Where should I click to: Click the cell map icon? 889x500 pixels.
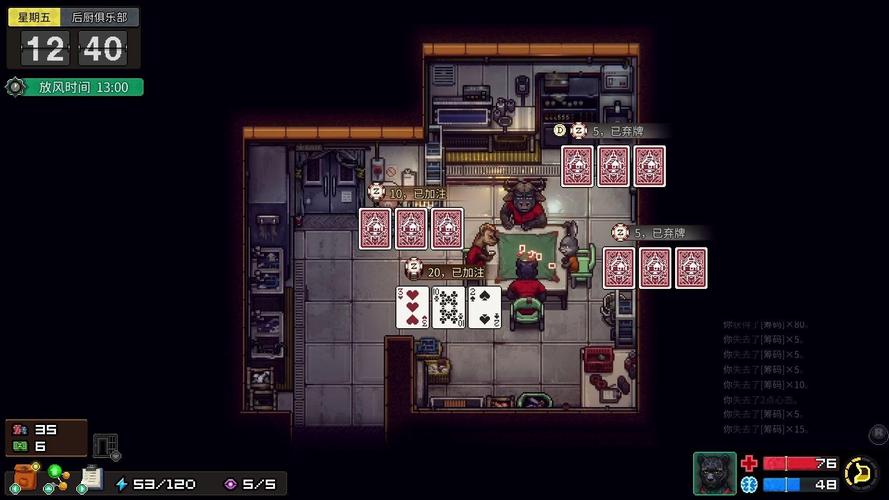(105, 446)
